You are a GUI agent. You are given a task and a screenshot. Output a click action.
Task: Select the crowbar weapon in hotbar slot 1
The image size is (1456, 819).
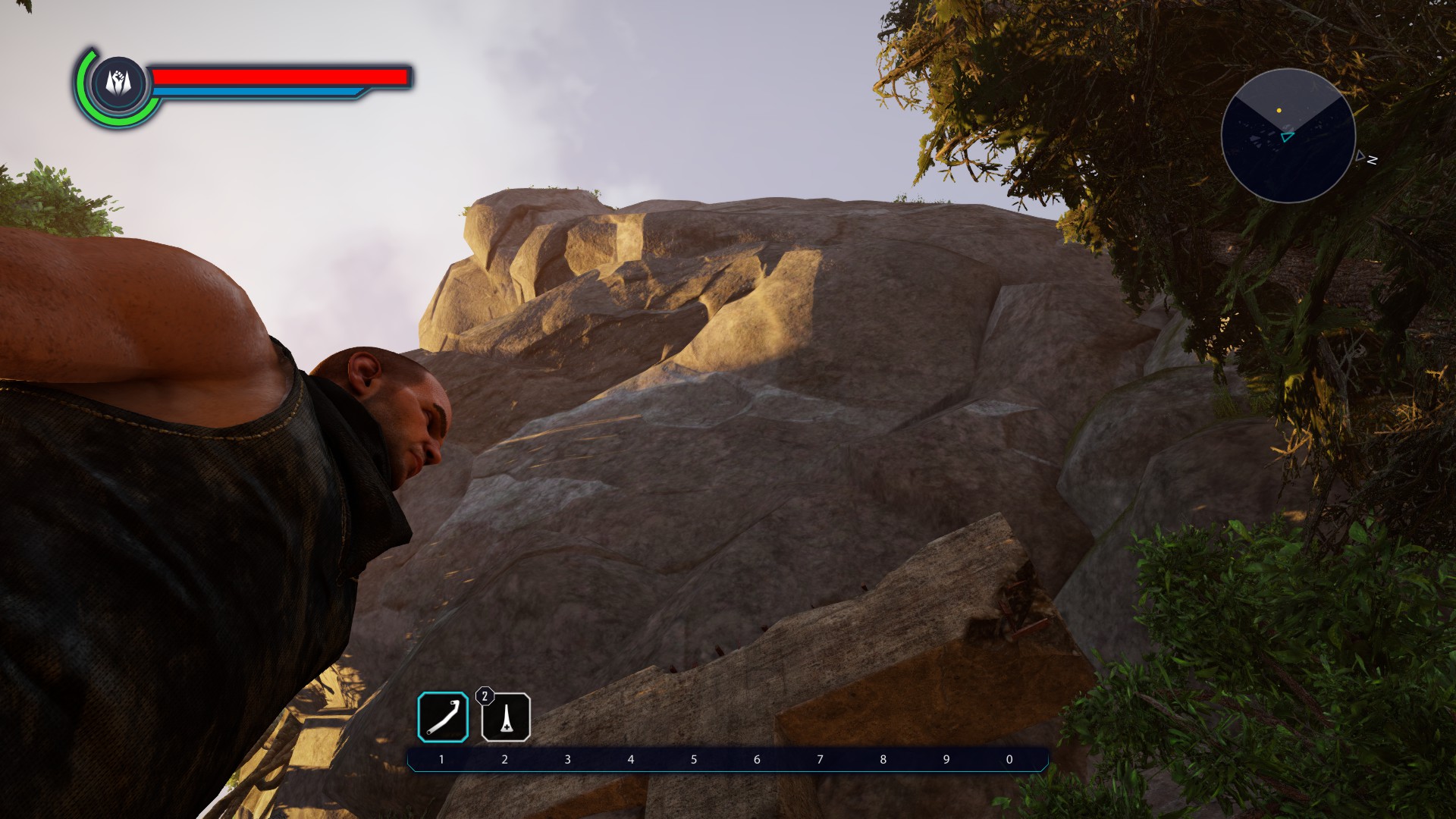click(x=443, y=717)
